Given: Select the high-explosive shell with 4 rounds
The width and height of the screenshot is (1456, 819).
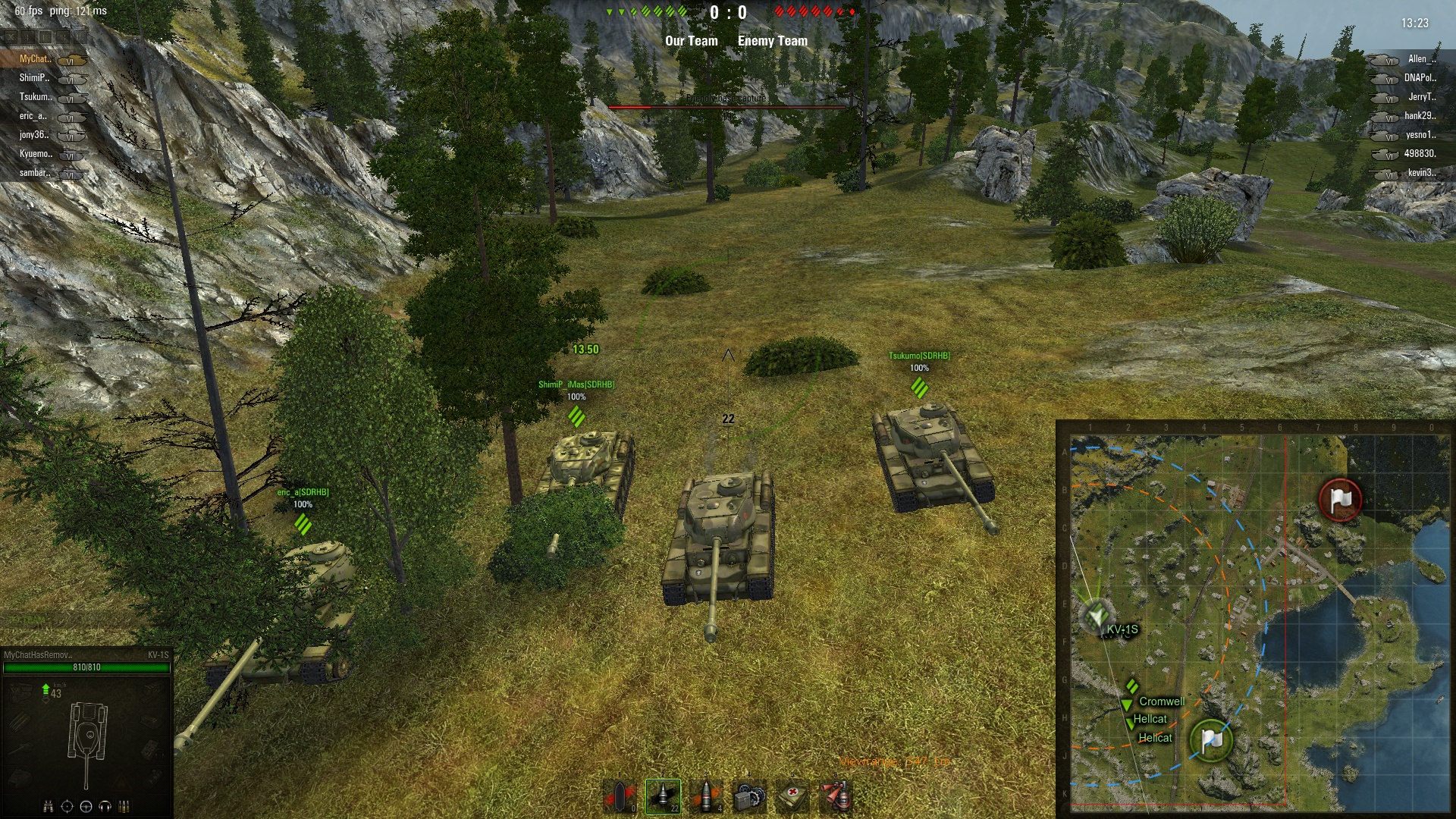Looking at the screenshot, I should [x=706, y=796].
